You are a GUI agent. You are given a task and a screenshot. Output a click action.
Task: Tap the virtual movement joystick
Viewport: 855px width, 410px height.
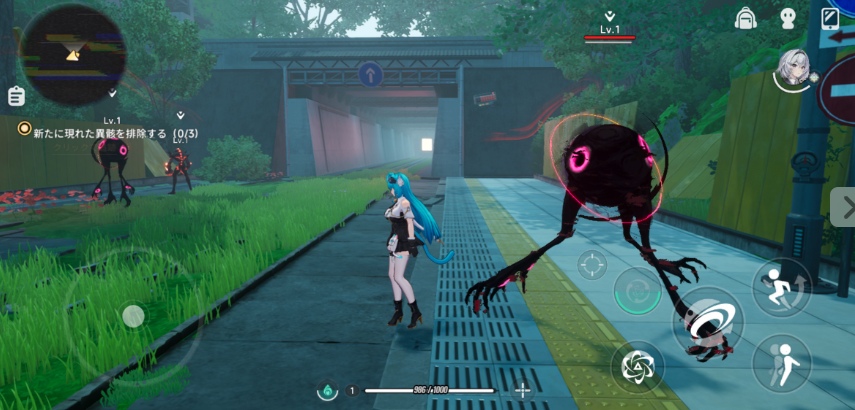point(132,317)
